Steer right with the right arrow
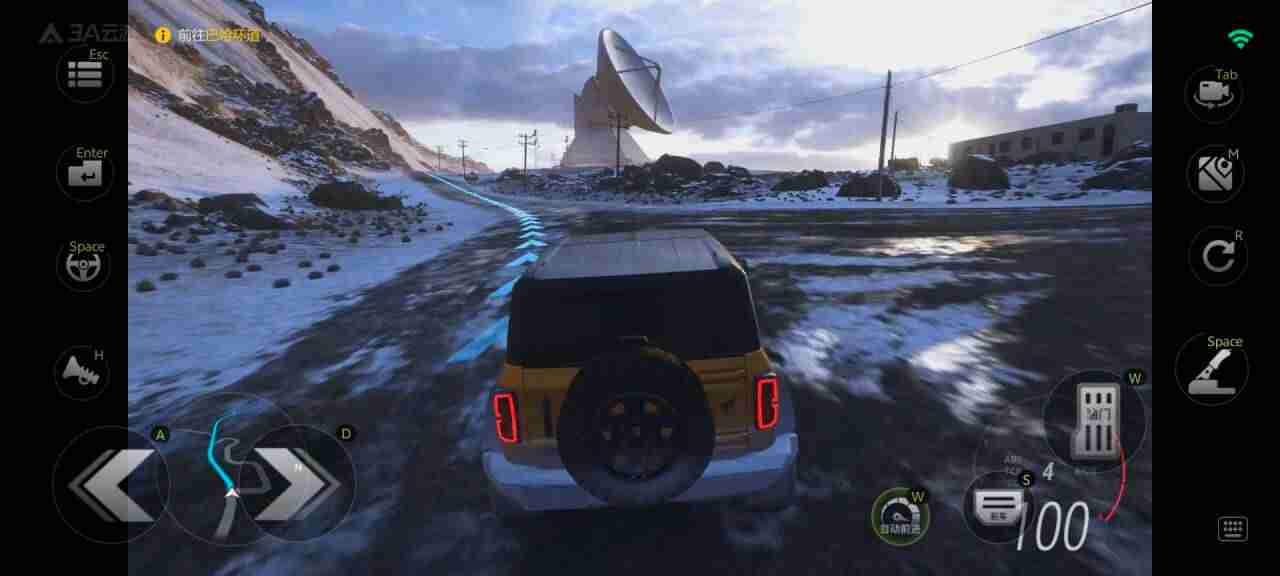 pos(298,484)
